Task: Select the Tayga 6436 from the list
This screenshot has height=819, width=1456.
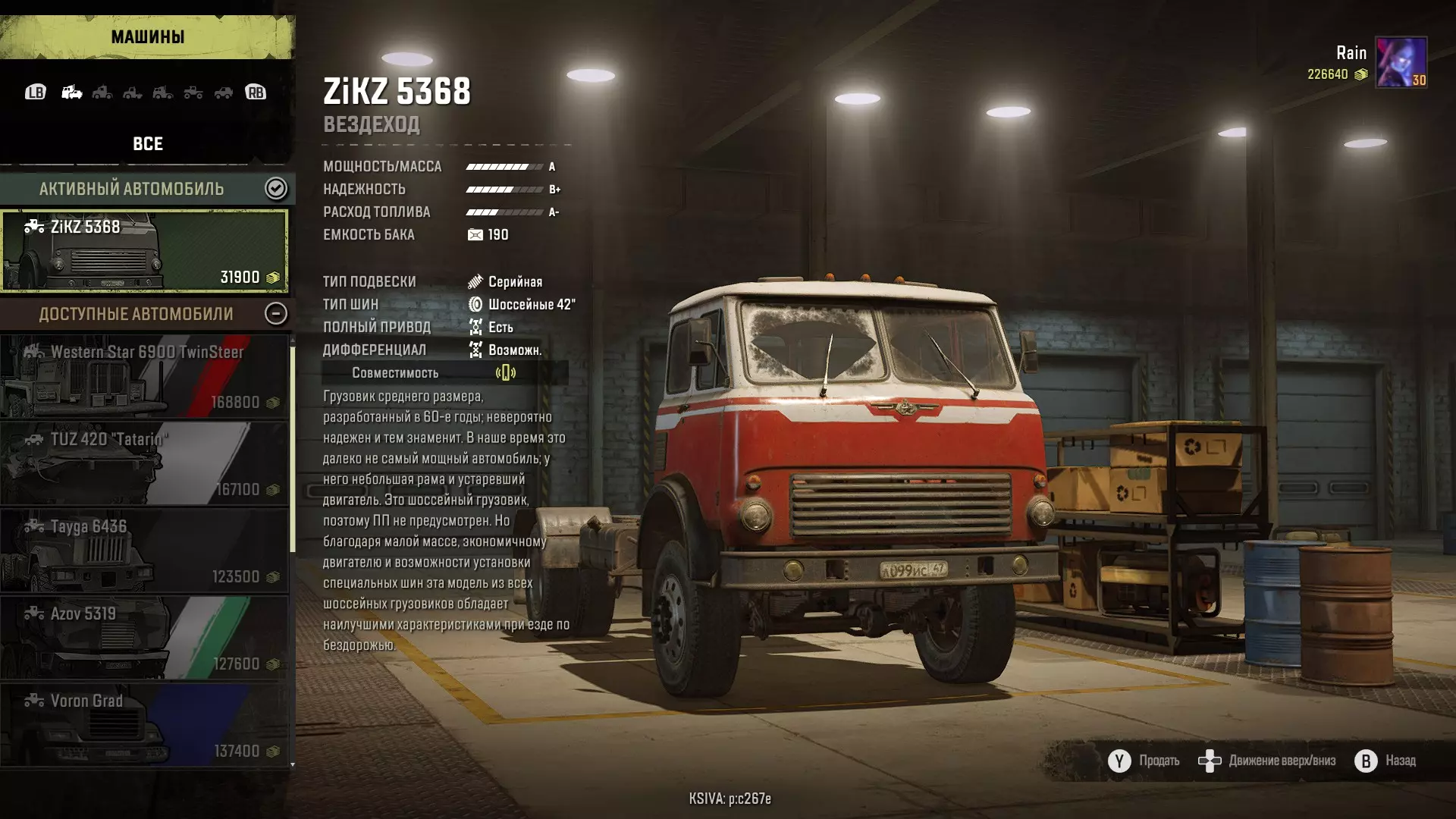Action: [144, 551]
